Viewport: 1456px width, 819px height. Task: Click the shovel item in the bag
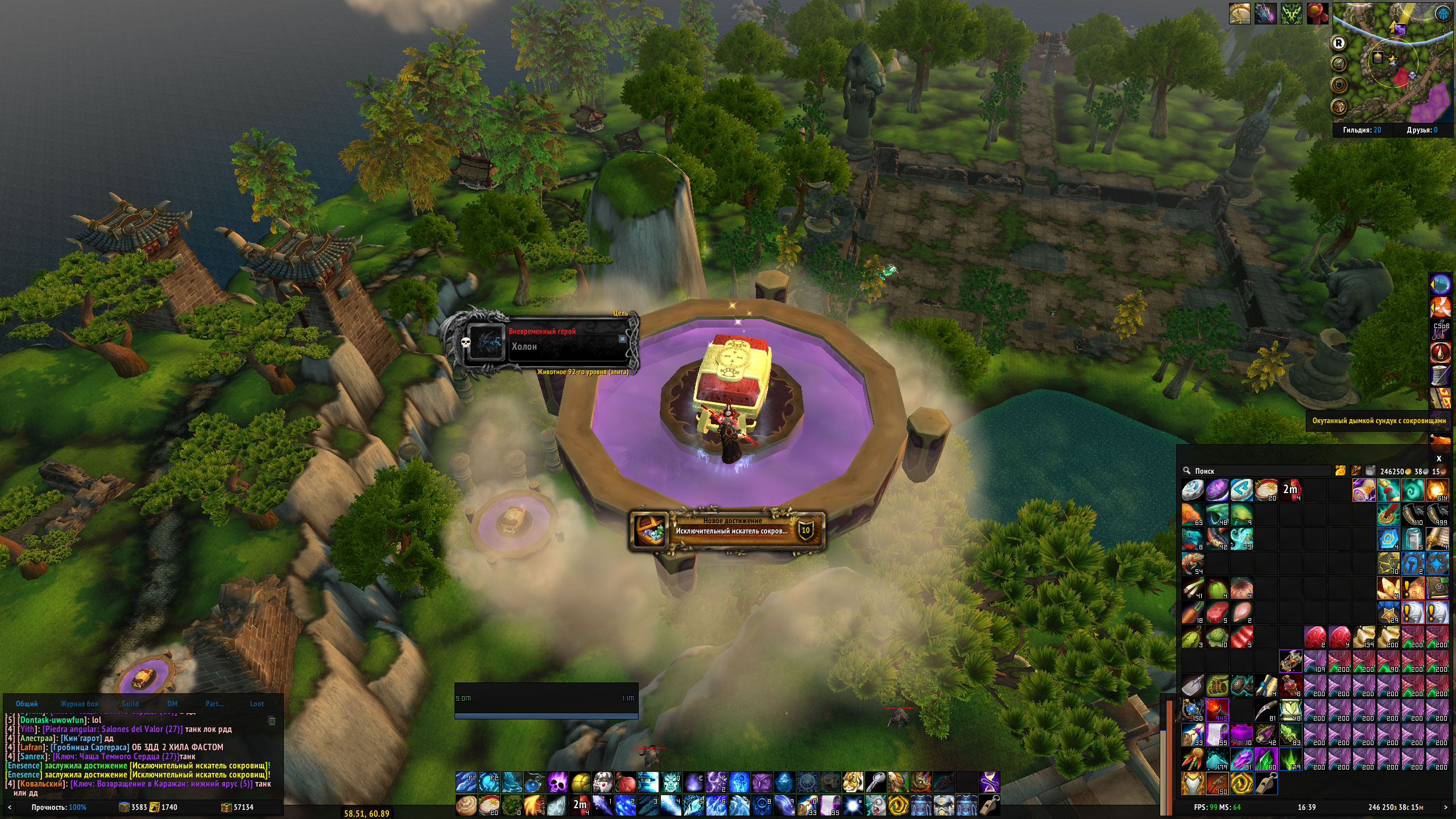point(1193,686)
